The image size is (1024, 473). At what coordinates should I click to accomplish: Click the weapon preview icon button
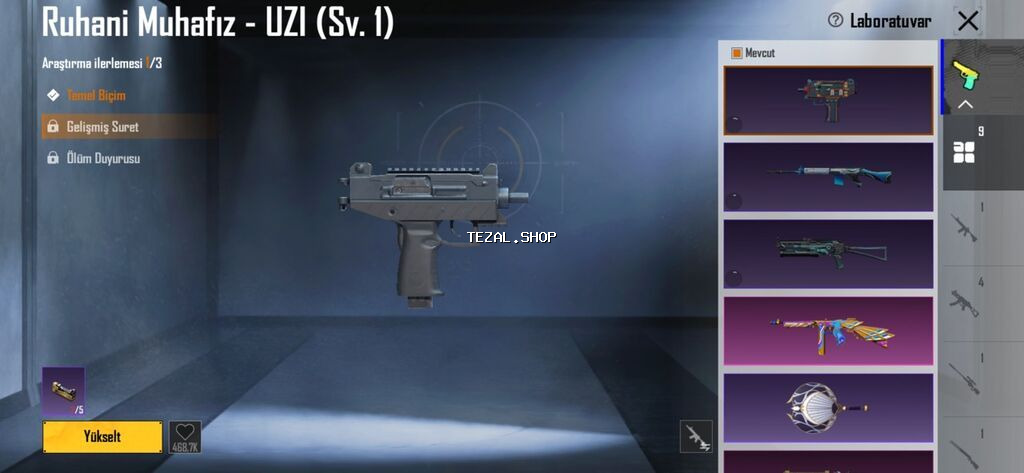point(696,436)
